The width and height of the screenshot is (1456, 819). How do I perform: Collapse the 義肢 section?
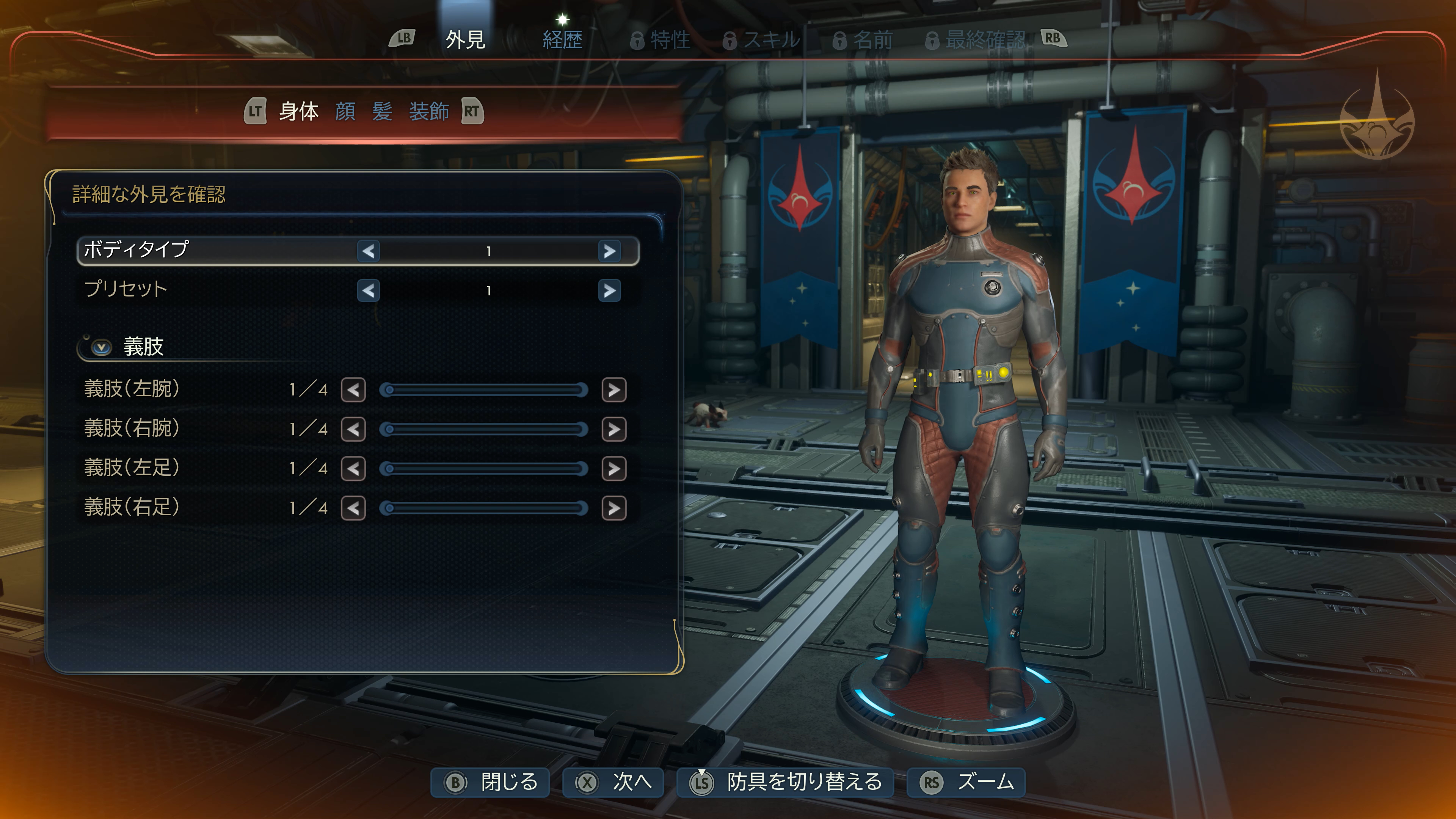click(102, 347)
